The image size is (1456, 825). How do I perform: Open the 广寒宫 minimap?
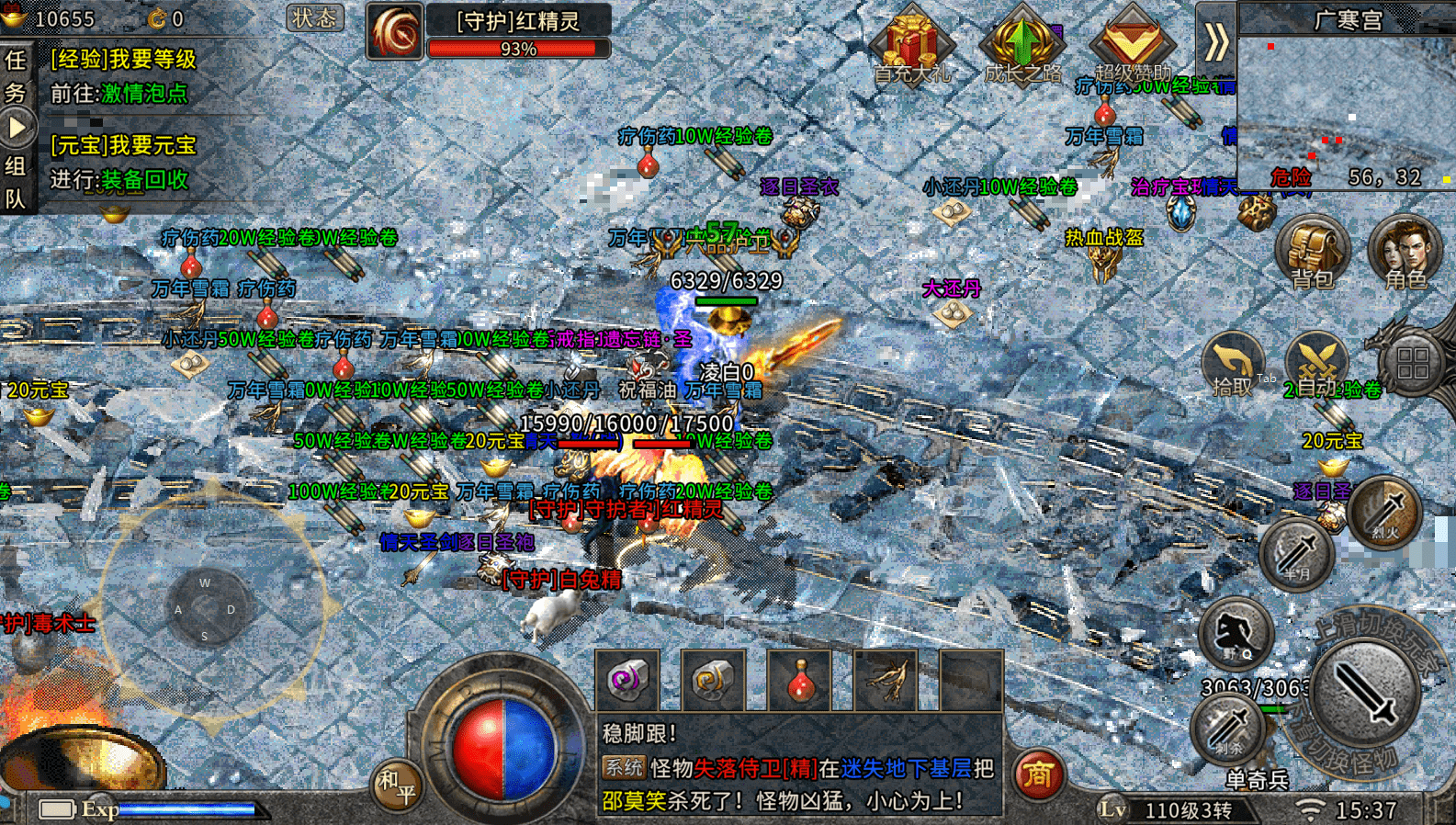click(x=1346, y=101)
